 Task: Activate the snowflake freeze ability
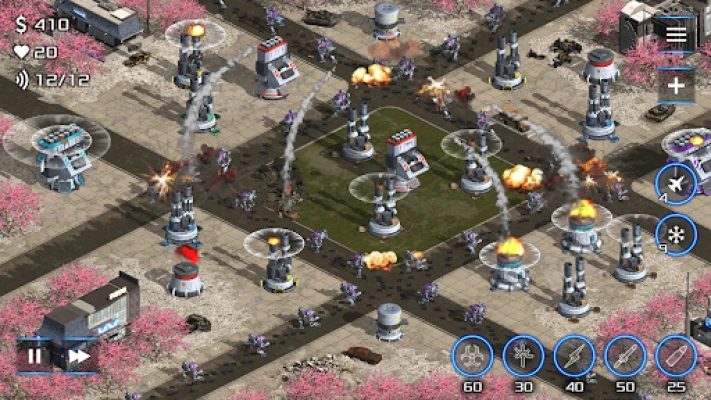676,236
